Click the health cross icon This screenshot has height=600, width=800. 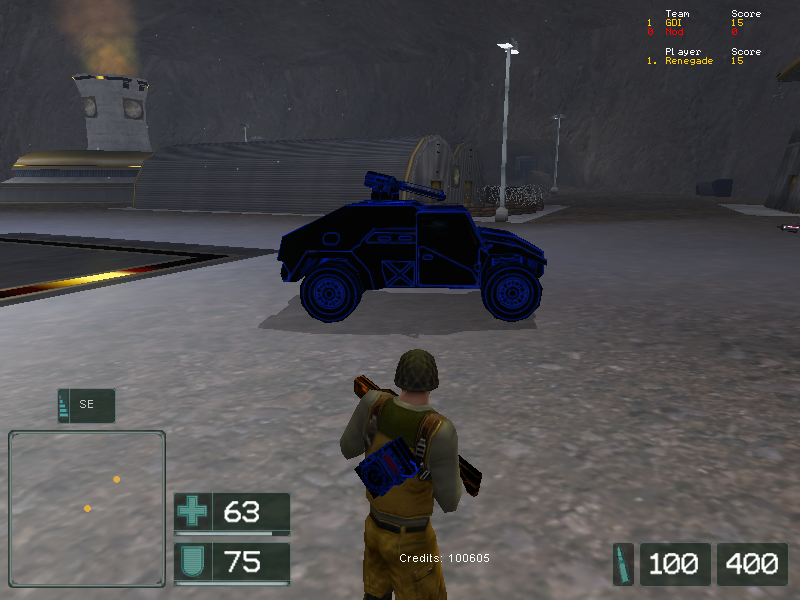[x=192, y=513]
